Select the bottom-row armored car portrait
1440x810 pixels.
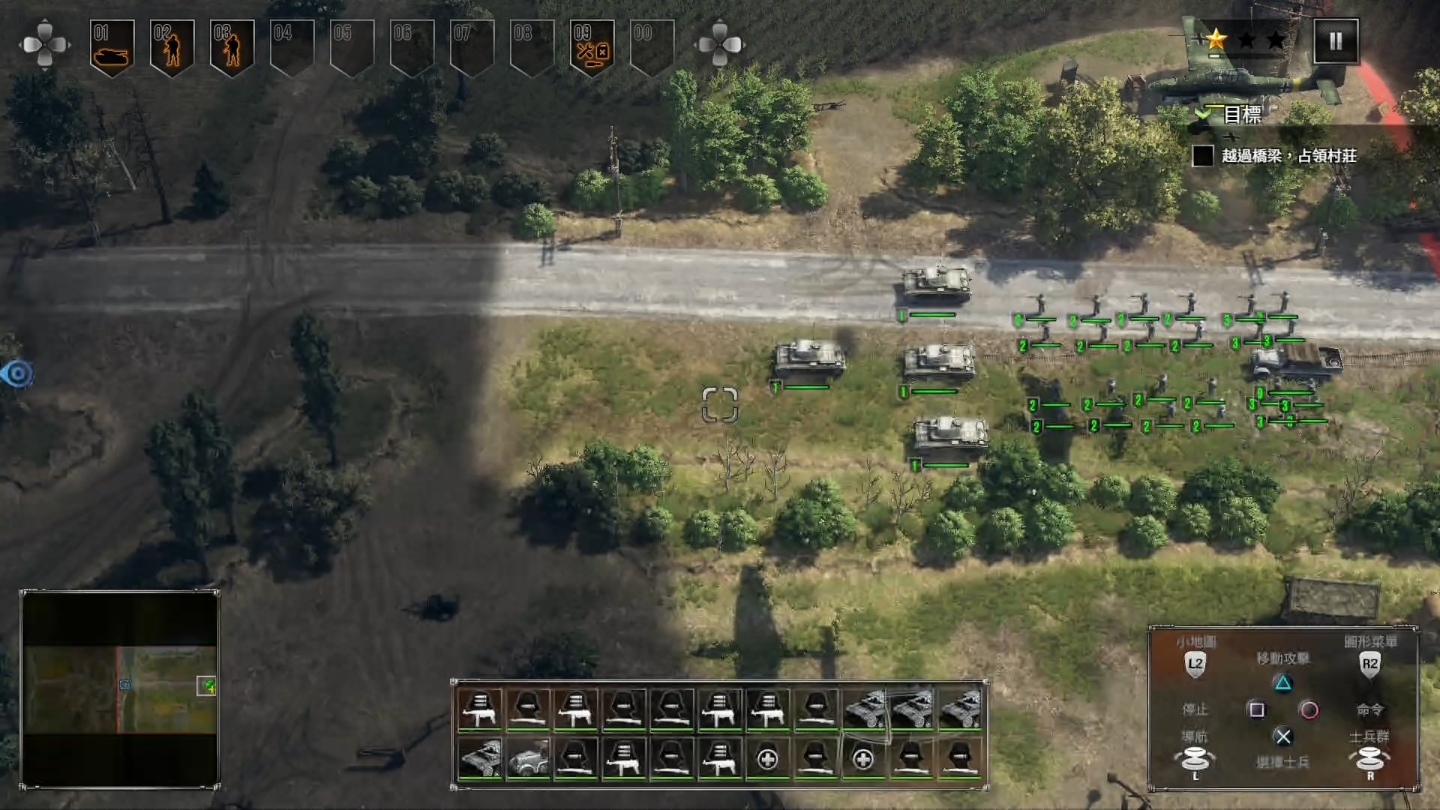tap(480, 759)
